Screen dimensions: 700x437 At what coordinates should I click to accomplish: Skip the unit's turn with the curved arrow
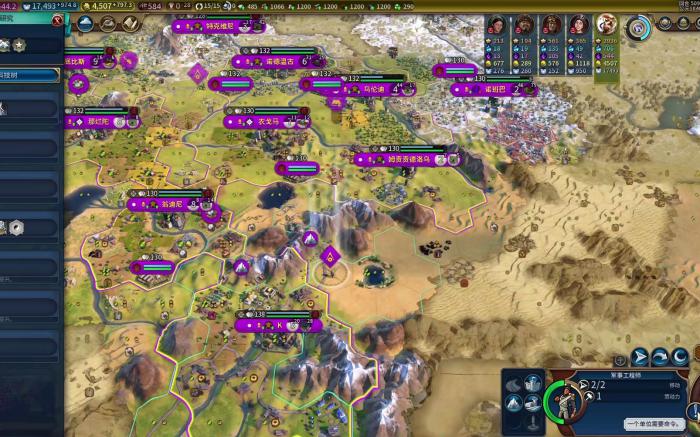click(660, 357)
